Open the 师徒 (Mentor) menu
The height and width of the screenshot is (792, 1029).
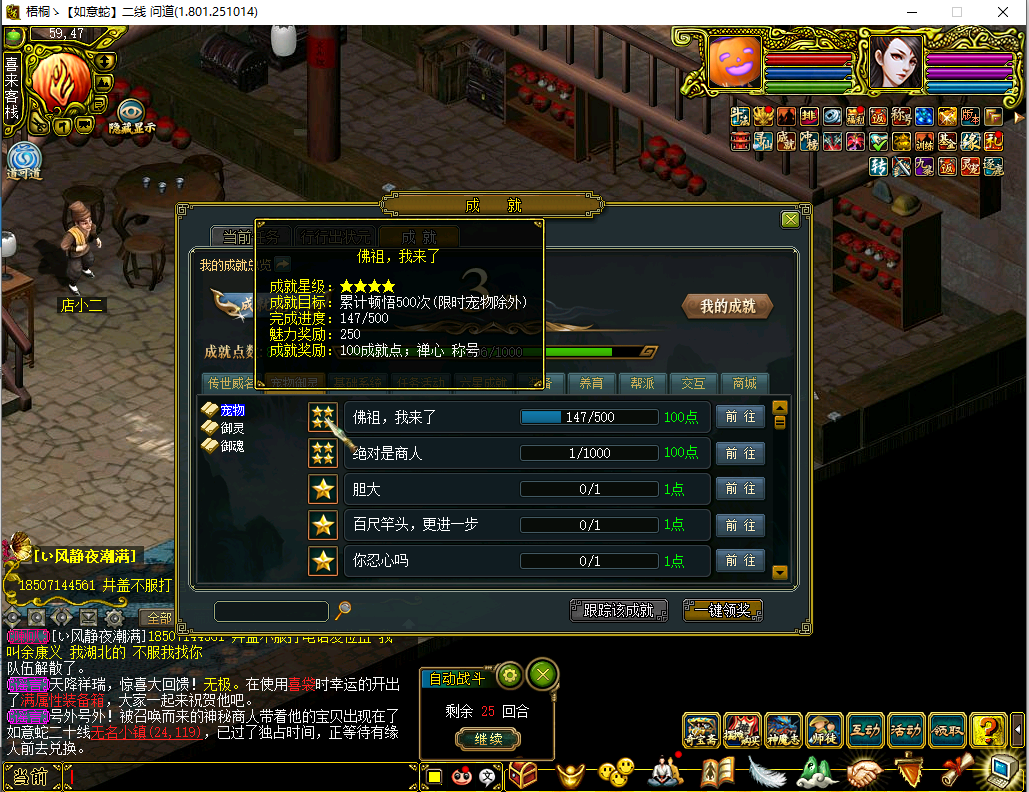pos(824,730)
